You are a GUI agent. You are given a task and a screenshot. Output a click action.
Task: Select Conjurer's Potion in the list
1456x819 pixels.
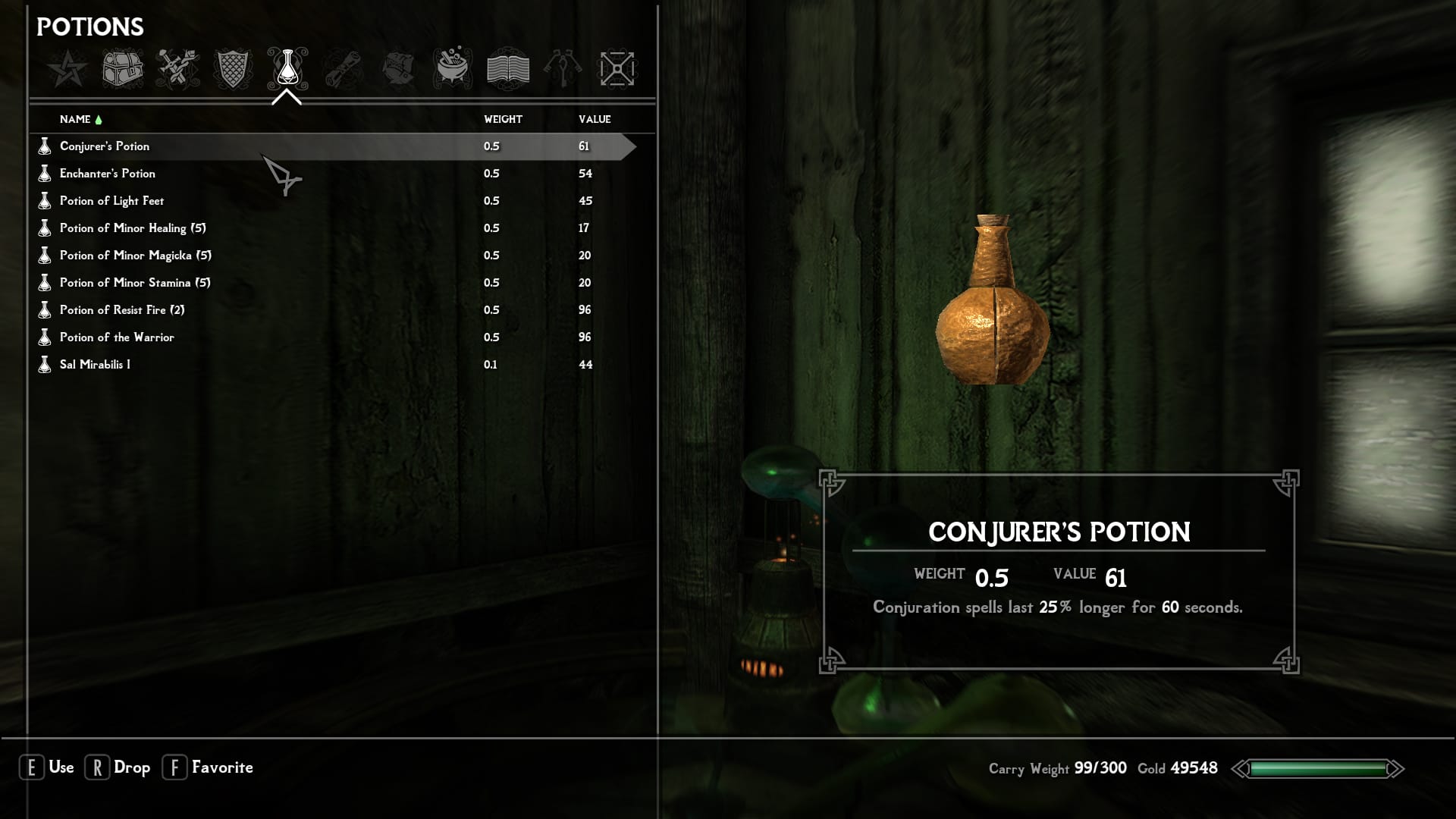(105, 146)
